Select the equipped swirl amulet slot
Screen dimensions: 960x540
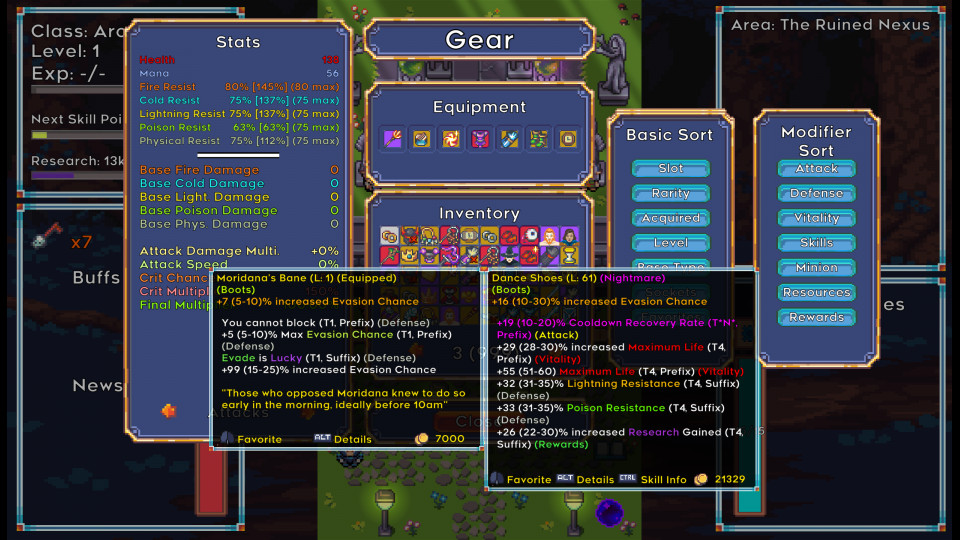click(x=452, y=139)
